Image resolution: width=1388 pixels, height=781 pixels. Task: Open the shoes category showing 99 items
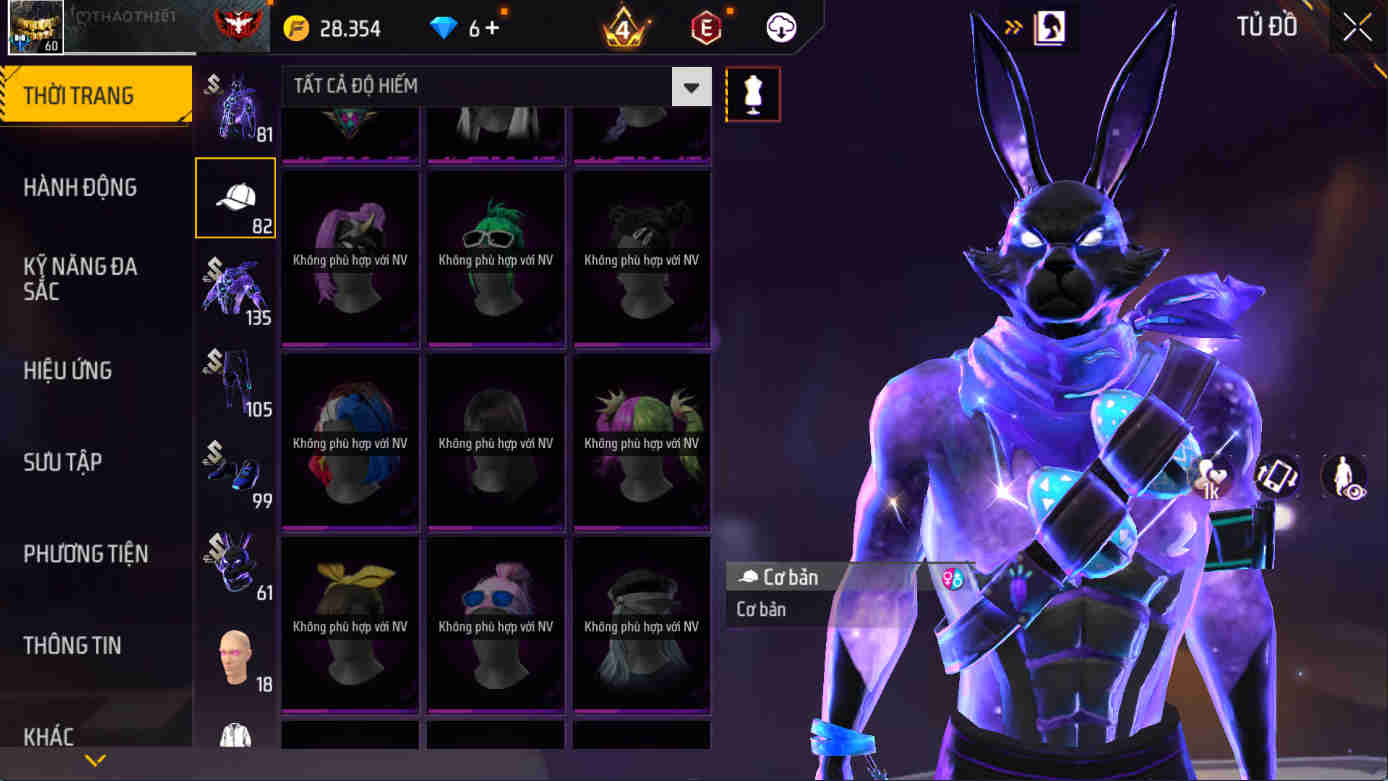pyautogui.click(x=235, y=470)
